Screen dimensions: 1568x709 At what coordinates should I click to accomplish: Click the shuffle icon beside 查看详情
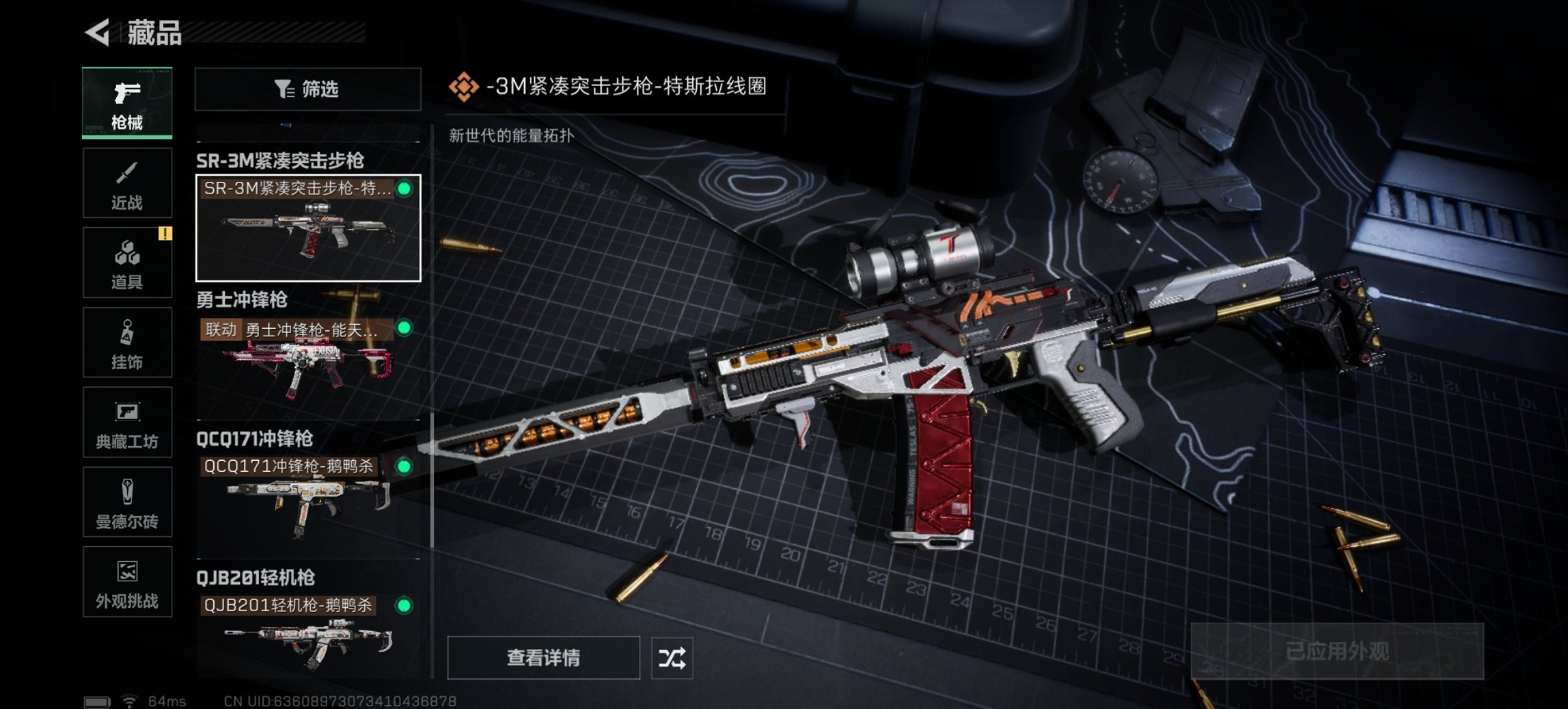[x=672, y=658]
